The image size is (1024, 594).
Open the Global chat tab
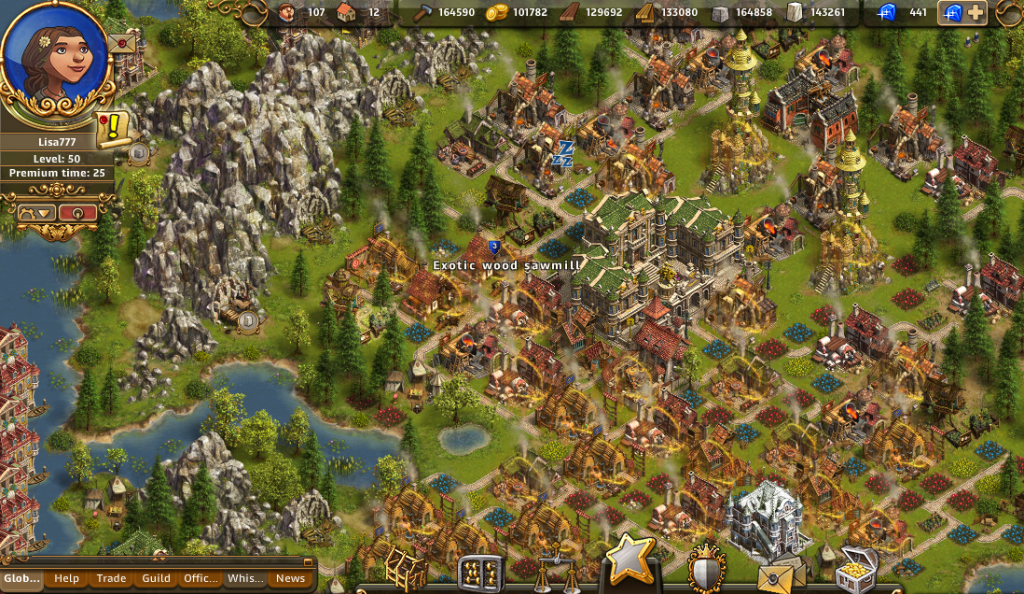point(22,578)
